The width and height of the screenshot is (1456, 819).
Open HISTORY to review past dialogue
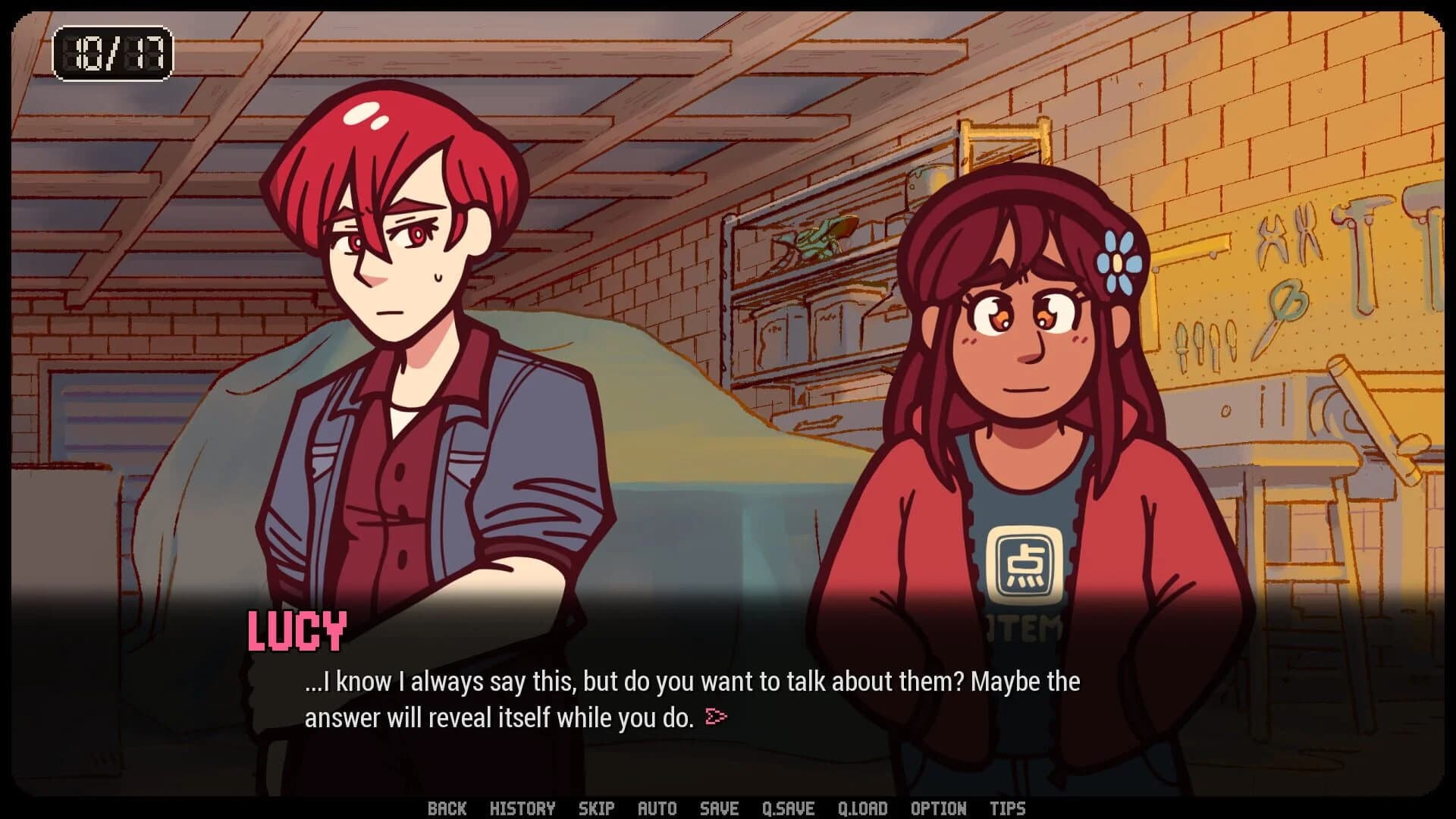(x=524, y=808)
